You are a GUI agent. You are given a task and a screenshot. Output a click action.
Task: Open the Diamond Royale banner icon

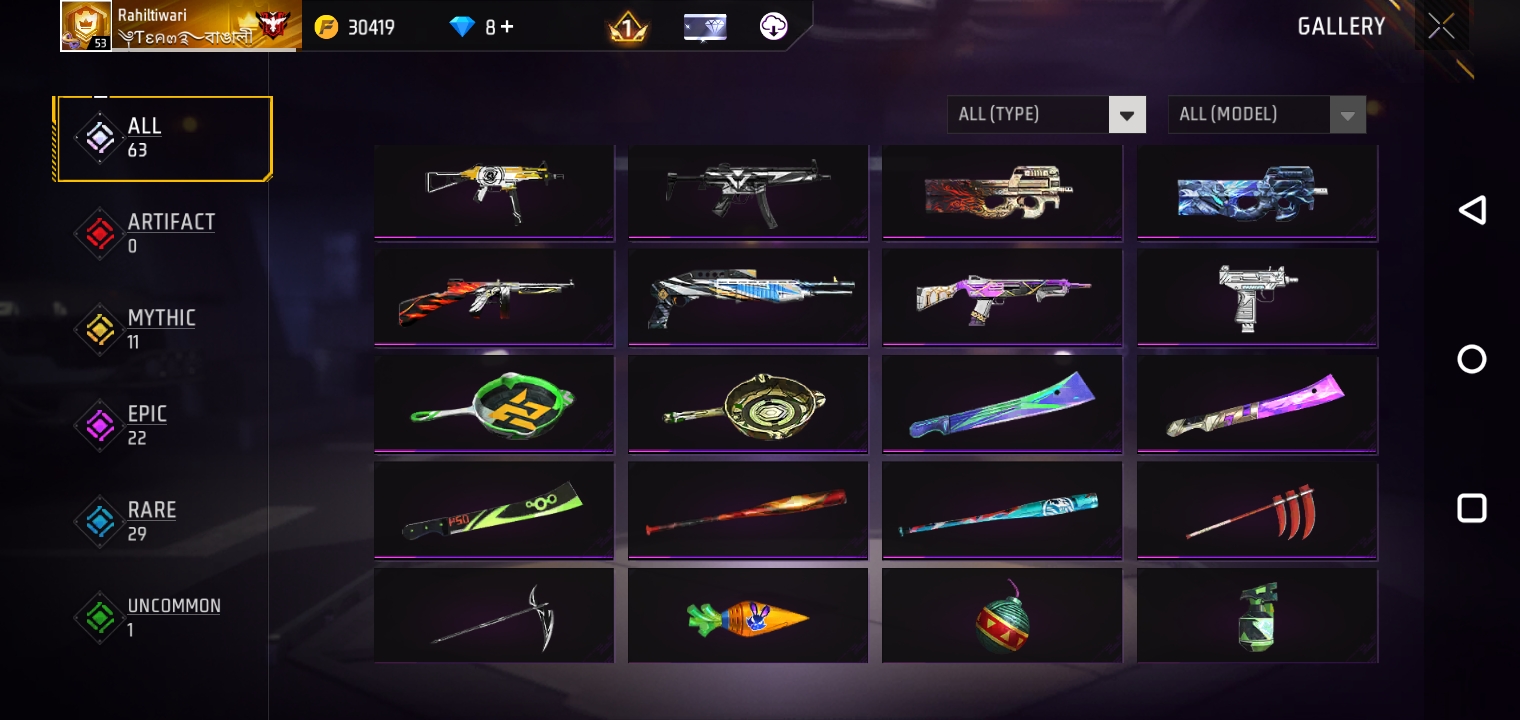705,27
